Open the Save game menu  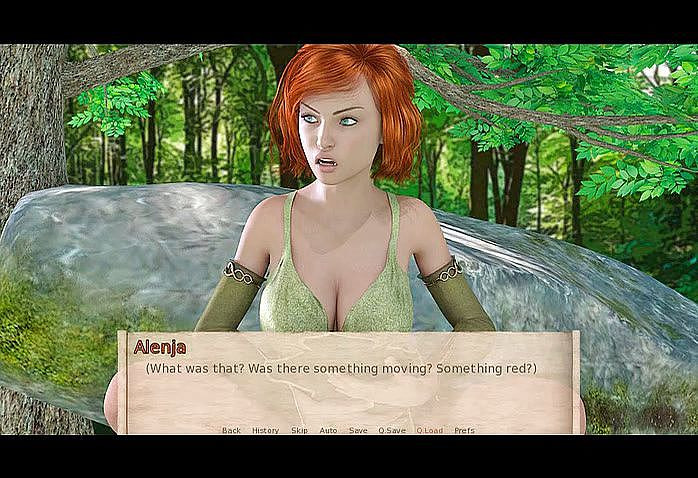(x=358, y=431)
